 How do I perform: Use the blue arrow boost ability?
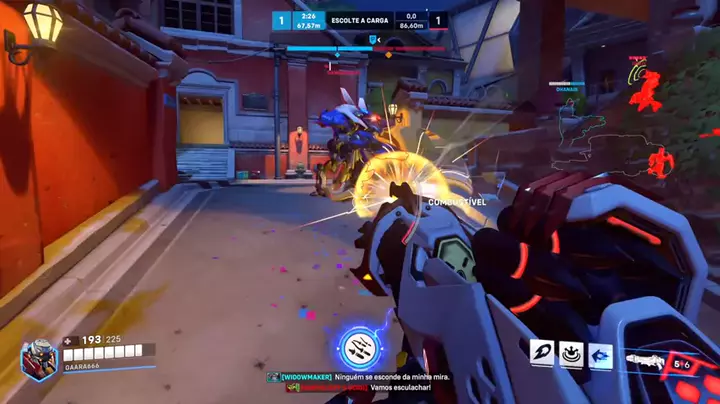[600, 353]
